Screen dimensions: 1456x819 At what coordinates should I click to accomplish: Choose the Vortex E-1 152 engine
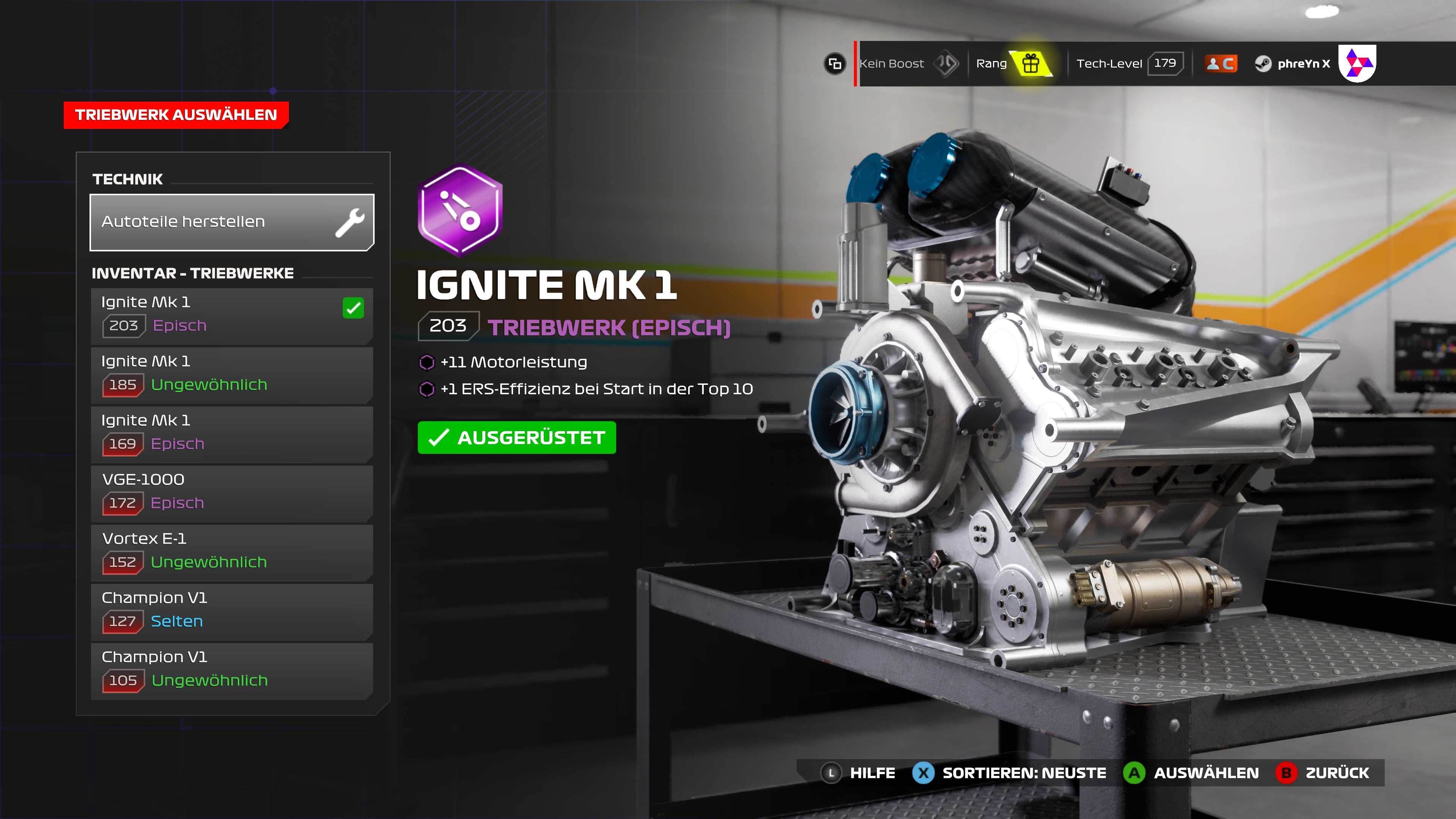click(232, 552)
